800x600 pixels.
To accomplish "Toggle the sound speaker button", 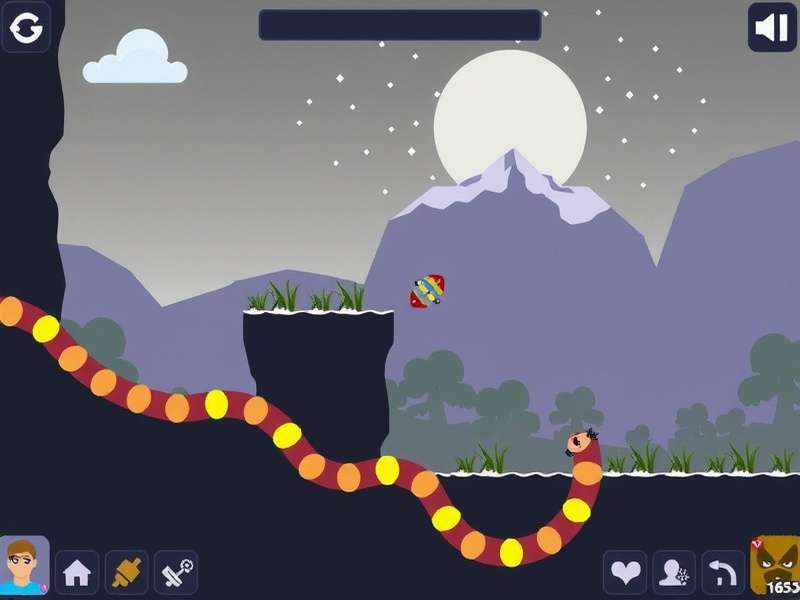I will pyautogui.click(x=772, y=27).
